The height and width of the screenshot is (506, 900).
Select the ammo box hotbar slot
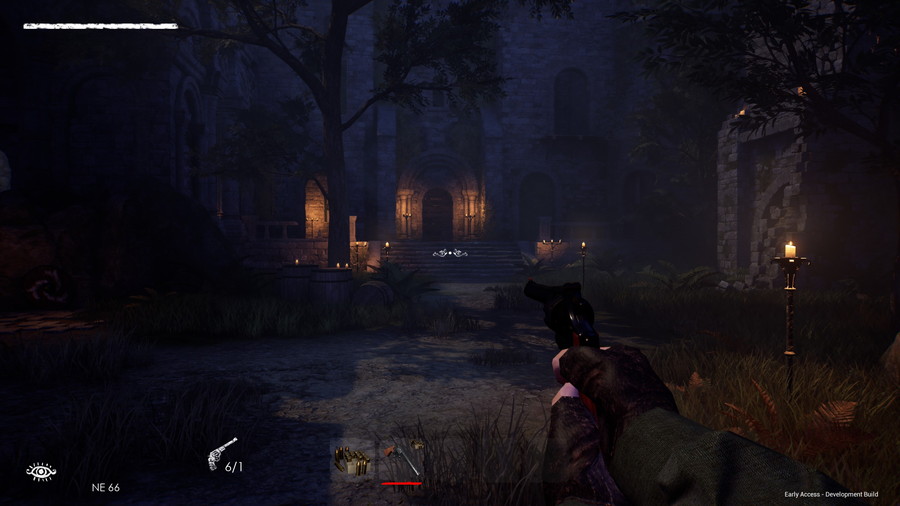click(x=353, y=460)
